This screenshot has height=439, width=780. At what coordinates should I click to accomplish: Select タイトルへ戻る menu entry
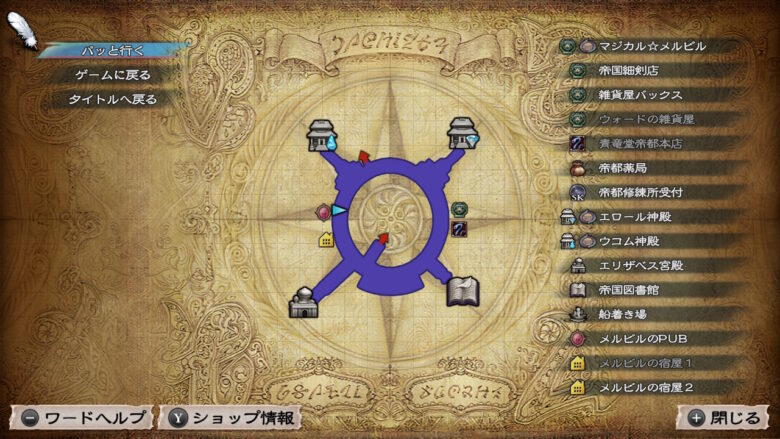[x=112, y=99]
